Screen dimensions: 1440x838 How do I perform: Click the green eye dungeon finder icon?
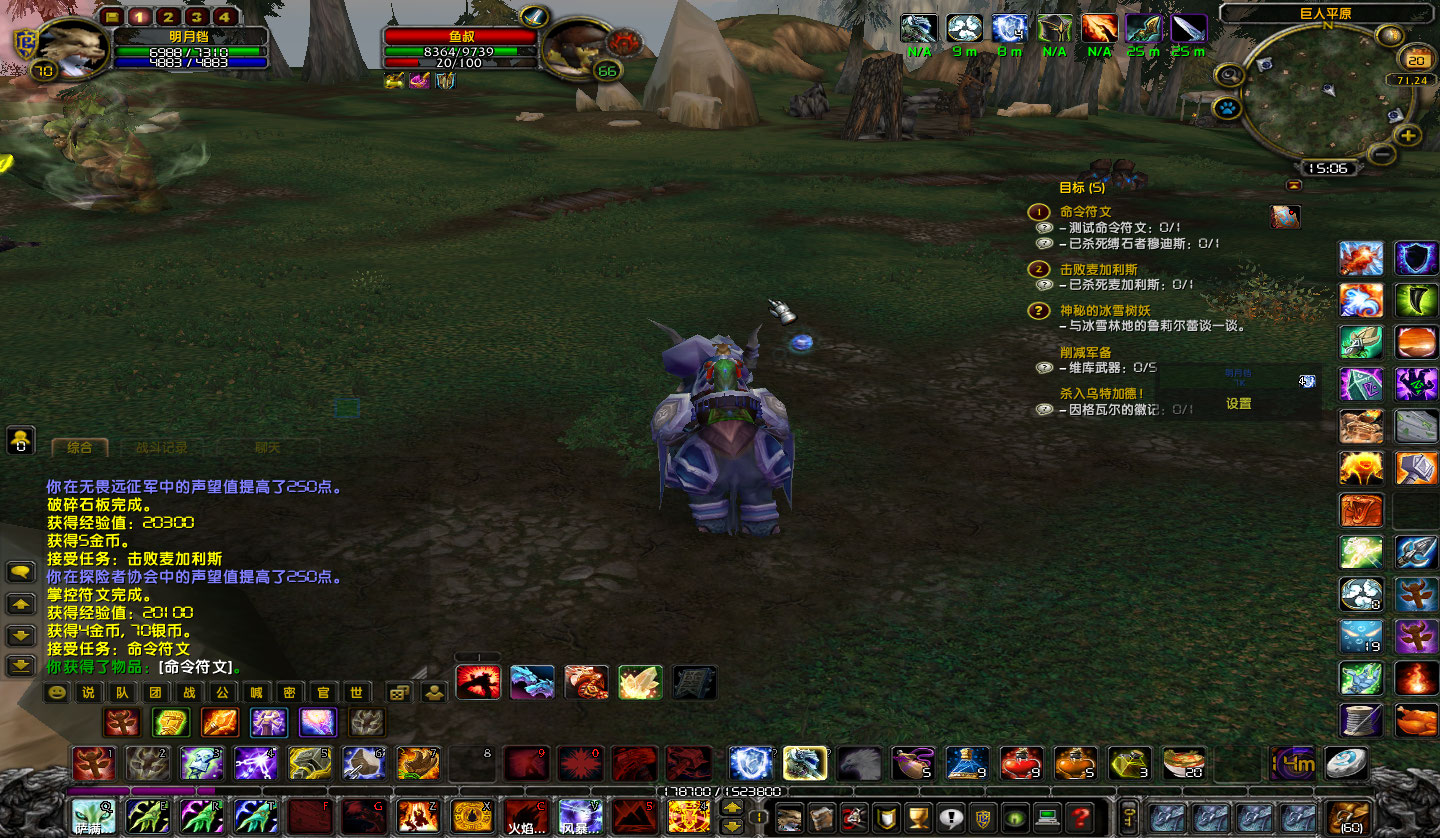(x=1012, y=817)
